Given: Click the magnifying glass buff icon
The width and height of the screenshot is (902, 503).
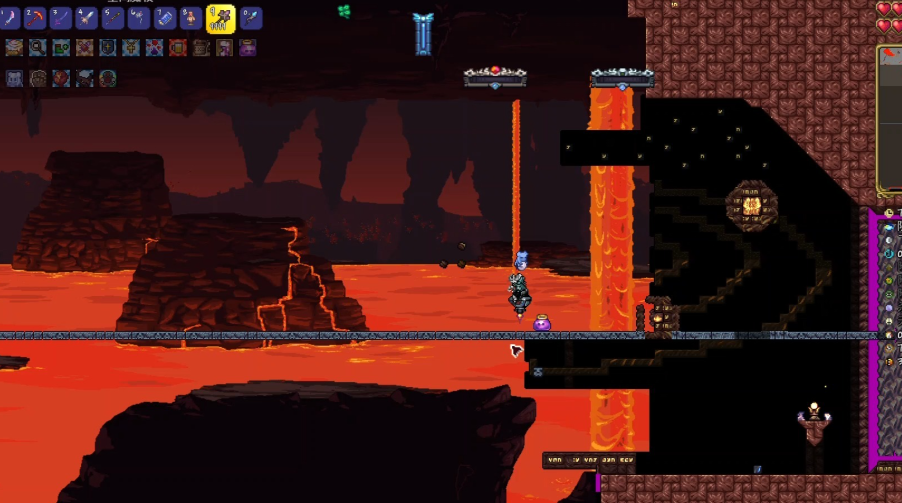Looking at the screenshot, I should [37, 47].
